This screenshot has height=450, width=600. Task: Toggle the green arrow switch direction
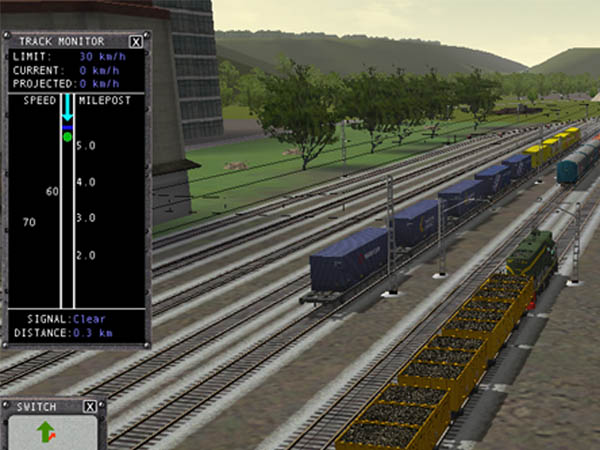click(x=46, y=433)
